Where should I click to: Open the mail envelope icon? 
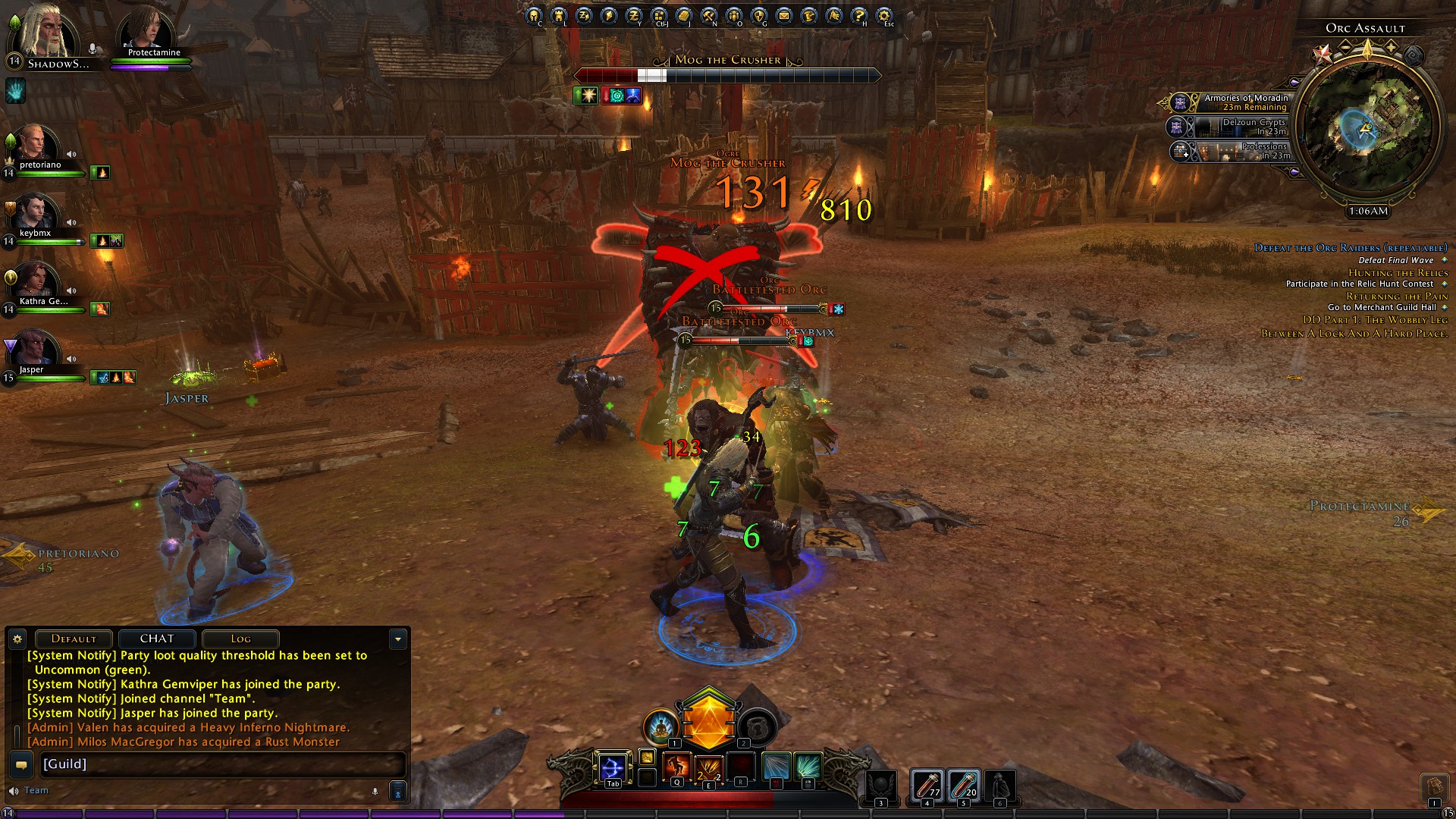point(784,15)
